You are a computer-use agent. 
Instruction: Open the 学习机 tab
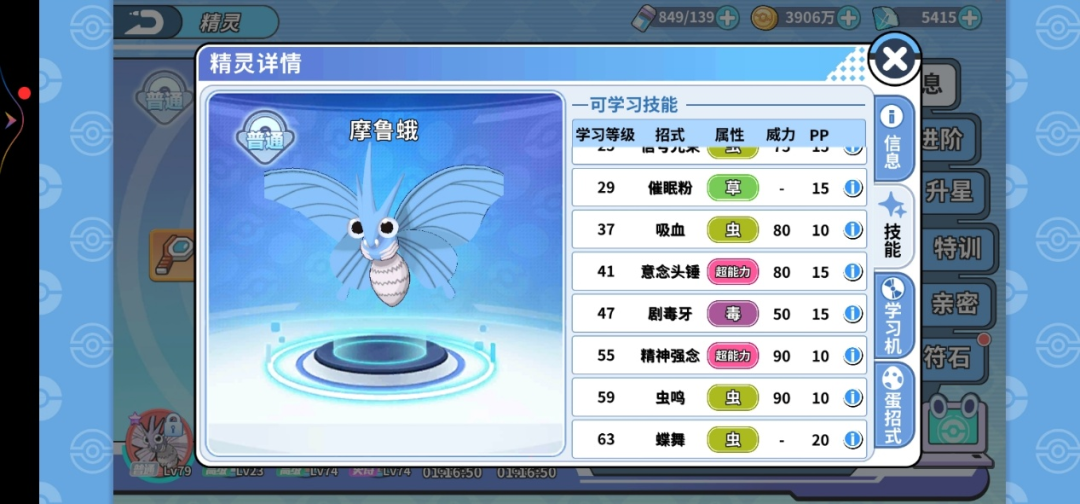(892, 314)
